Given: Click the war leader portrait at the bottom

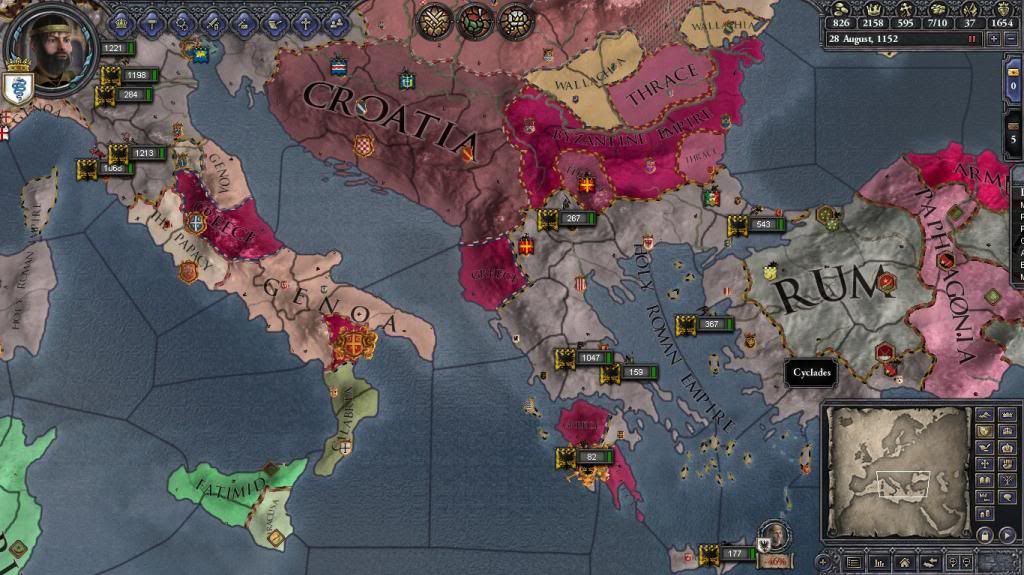Looking at the screenshot, I should click(771, 536).
